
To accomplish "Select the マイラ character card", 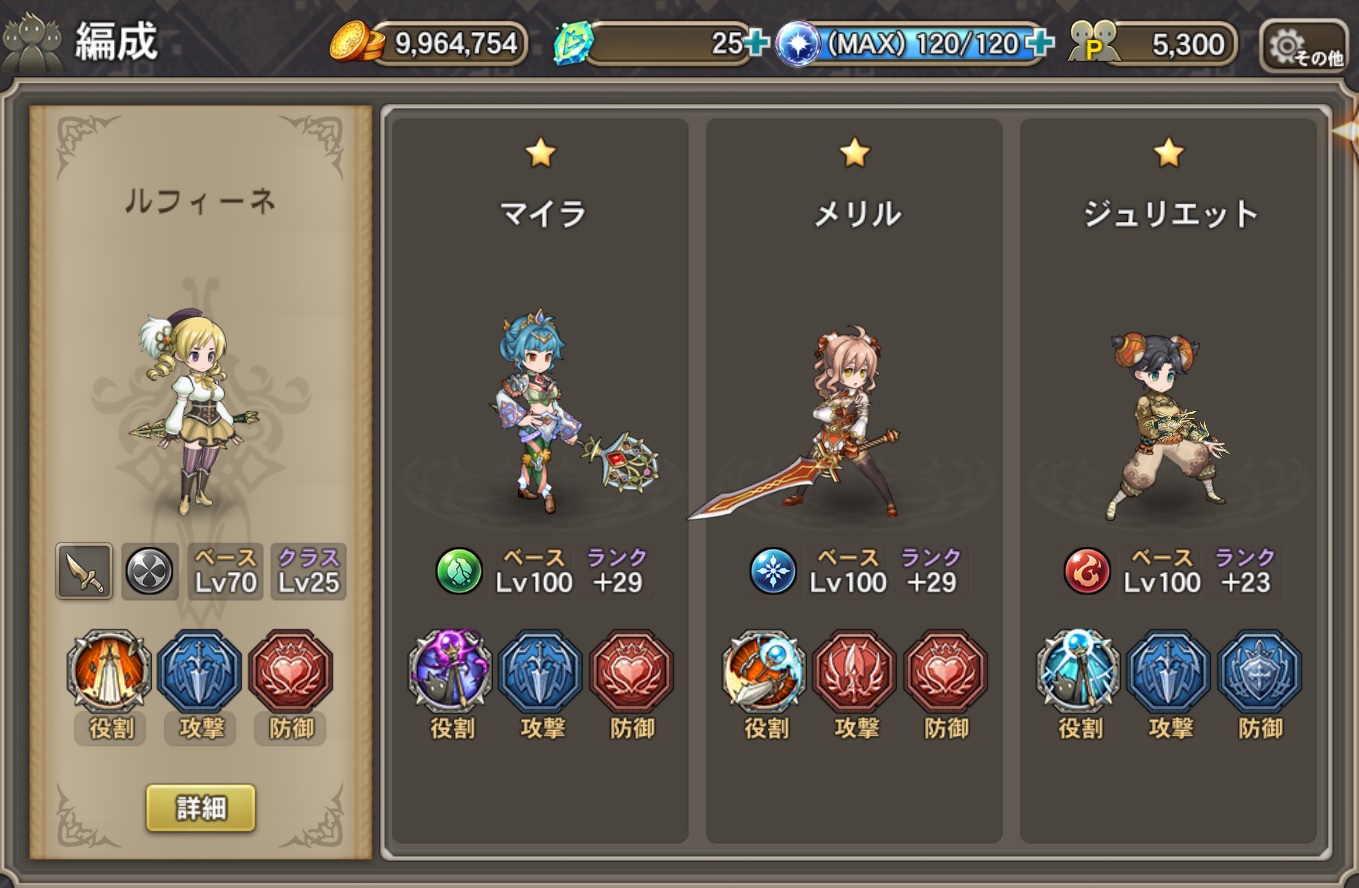I will point(540,400).
